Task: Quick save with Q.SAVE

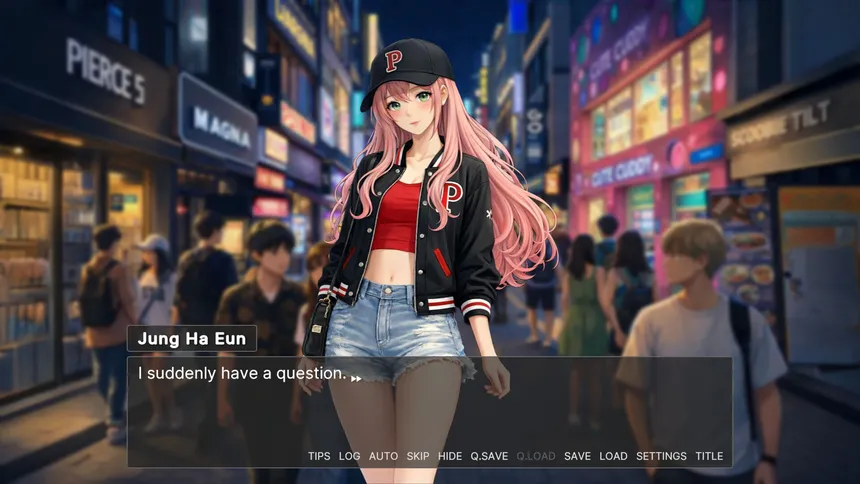Action: click(x=489, y=456)
